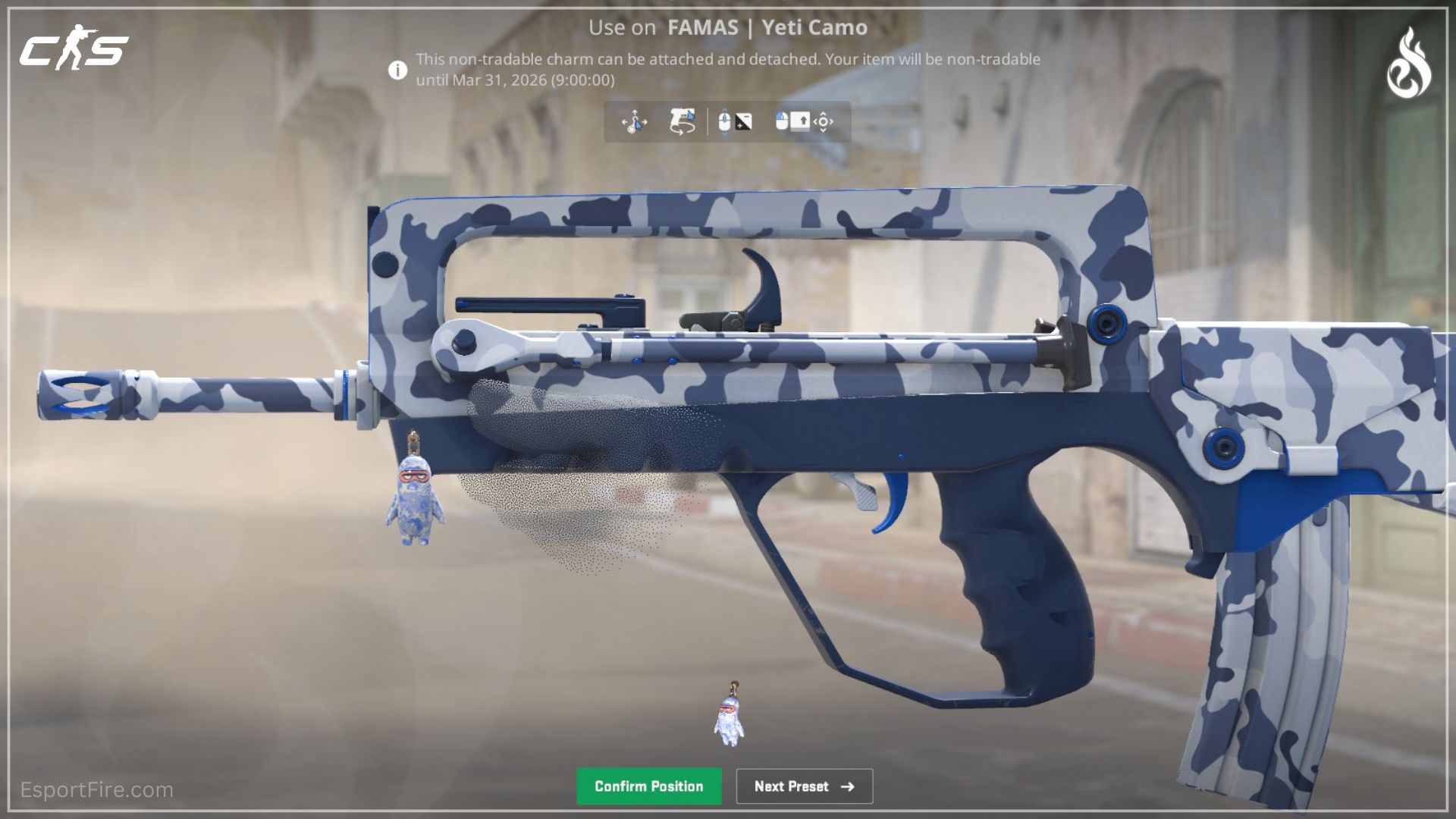Select the rotate weapon icon

click(x=681, y=121)
